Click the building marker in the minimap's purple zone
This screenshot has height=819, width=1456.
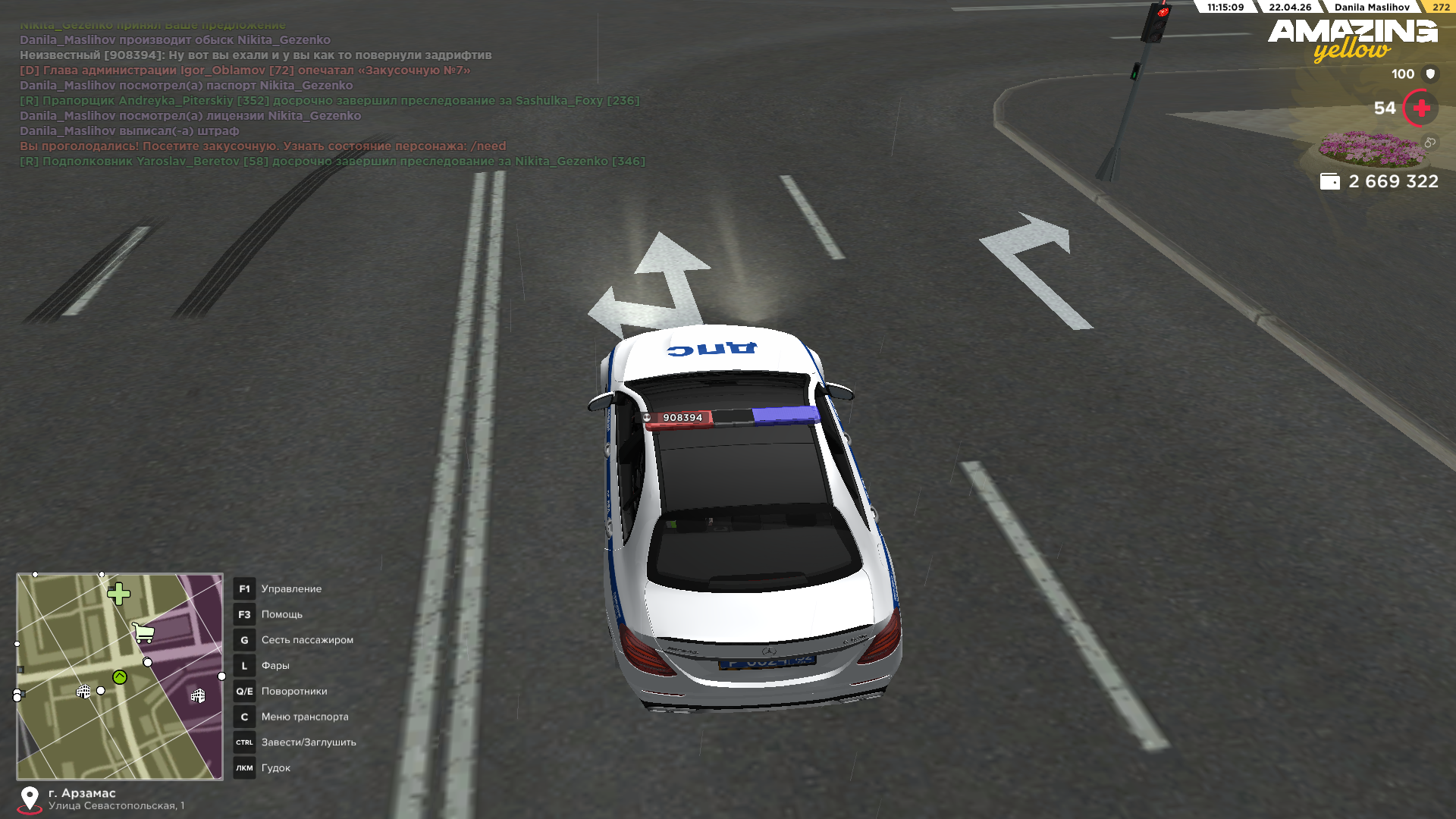(198, 695)
